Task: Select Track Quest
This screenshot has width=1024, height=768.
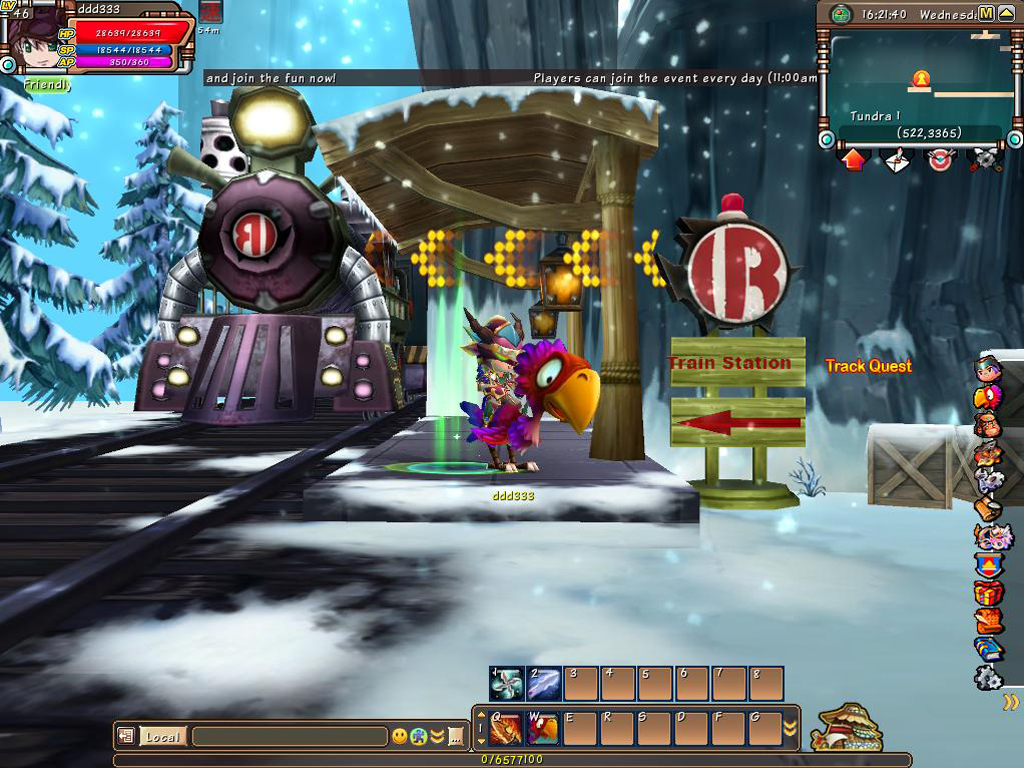Action: (868, 366)
